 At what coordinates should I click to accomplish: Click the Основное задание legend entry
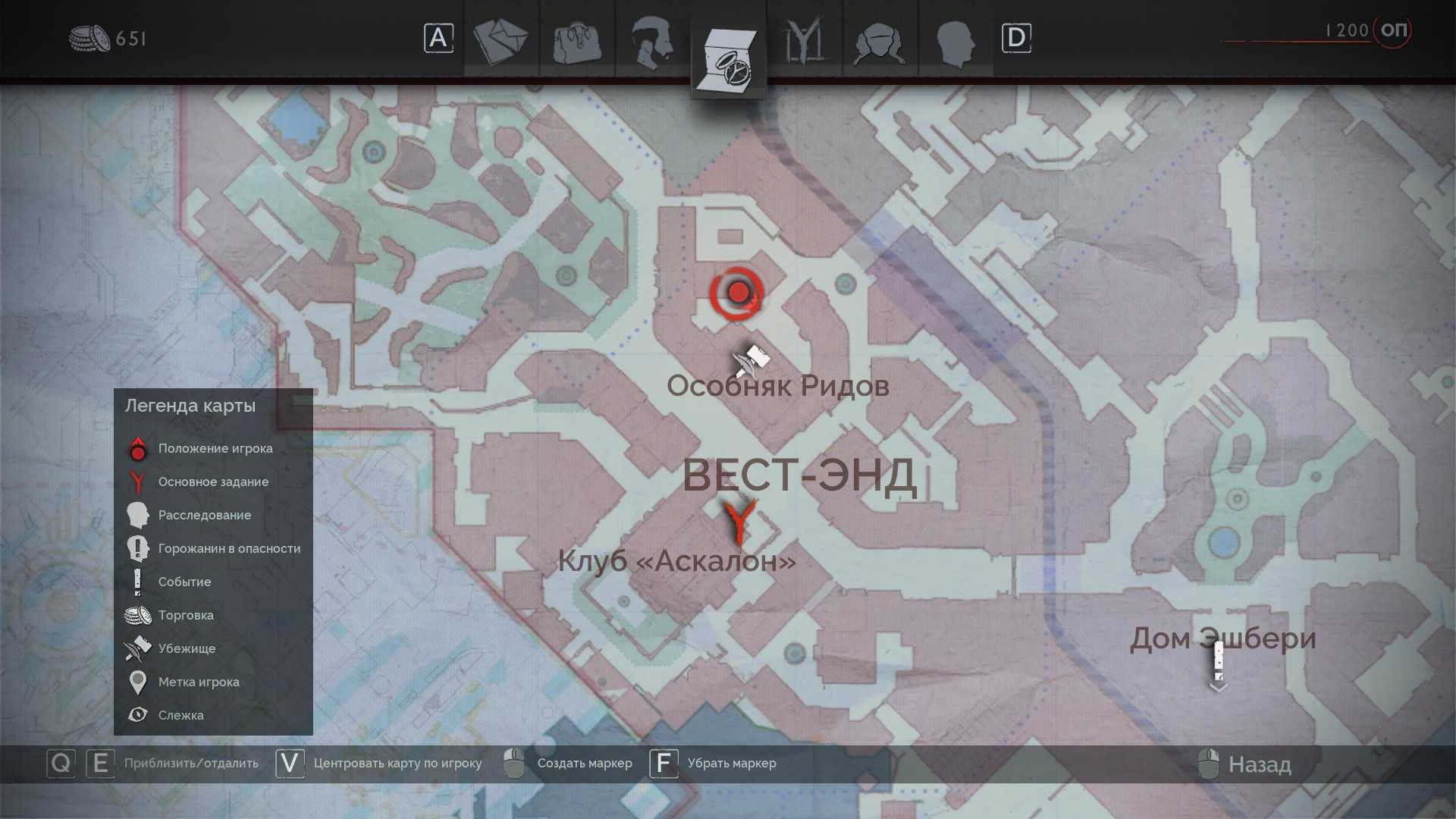(213, 482)
